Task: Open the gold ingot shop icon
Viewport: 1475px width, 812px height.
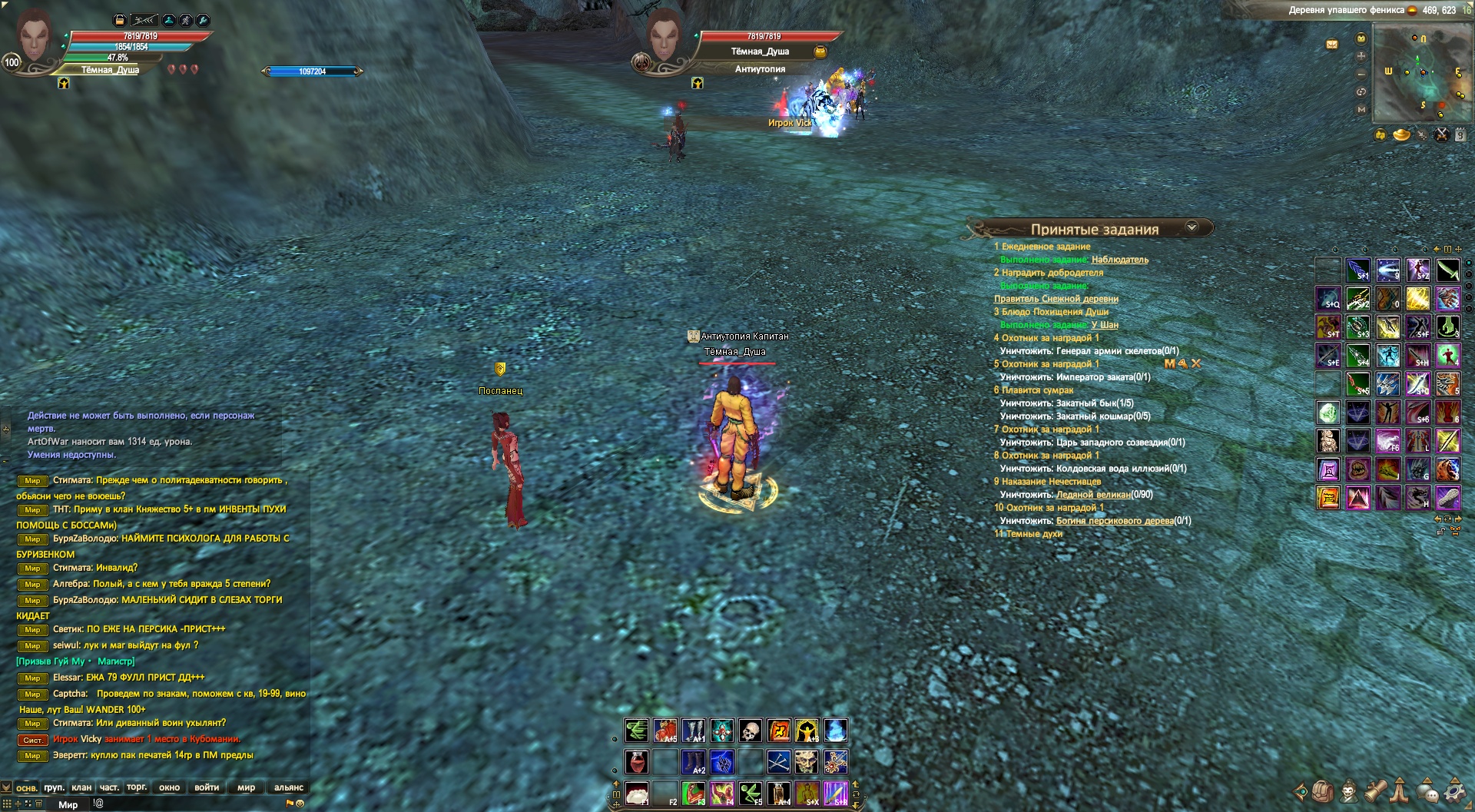Action: click(1401, 135)
